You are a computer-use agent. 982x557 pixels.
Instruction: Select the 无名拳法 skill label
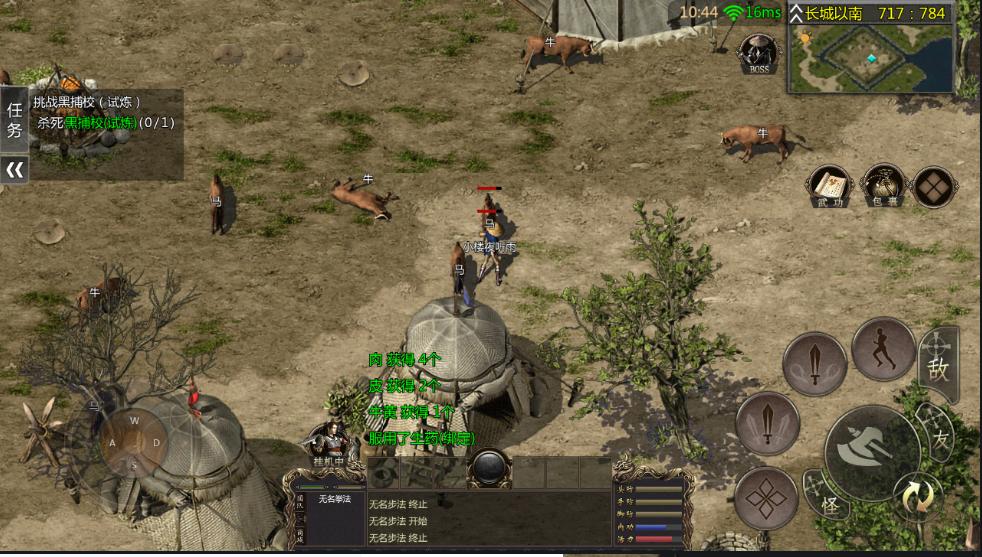pos(337,498)
